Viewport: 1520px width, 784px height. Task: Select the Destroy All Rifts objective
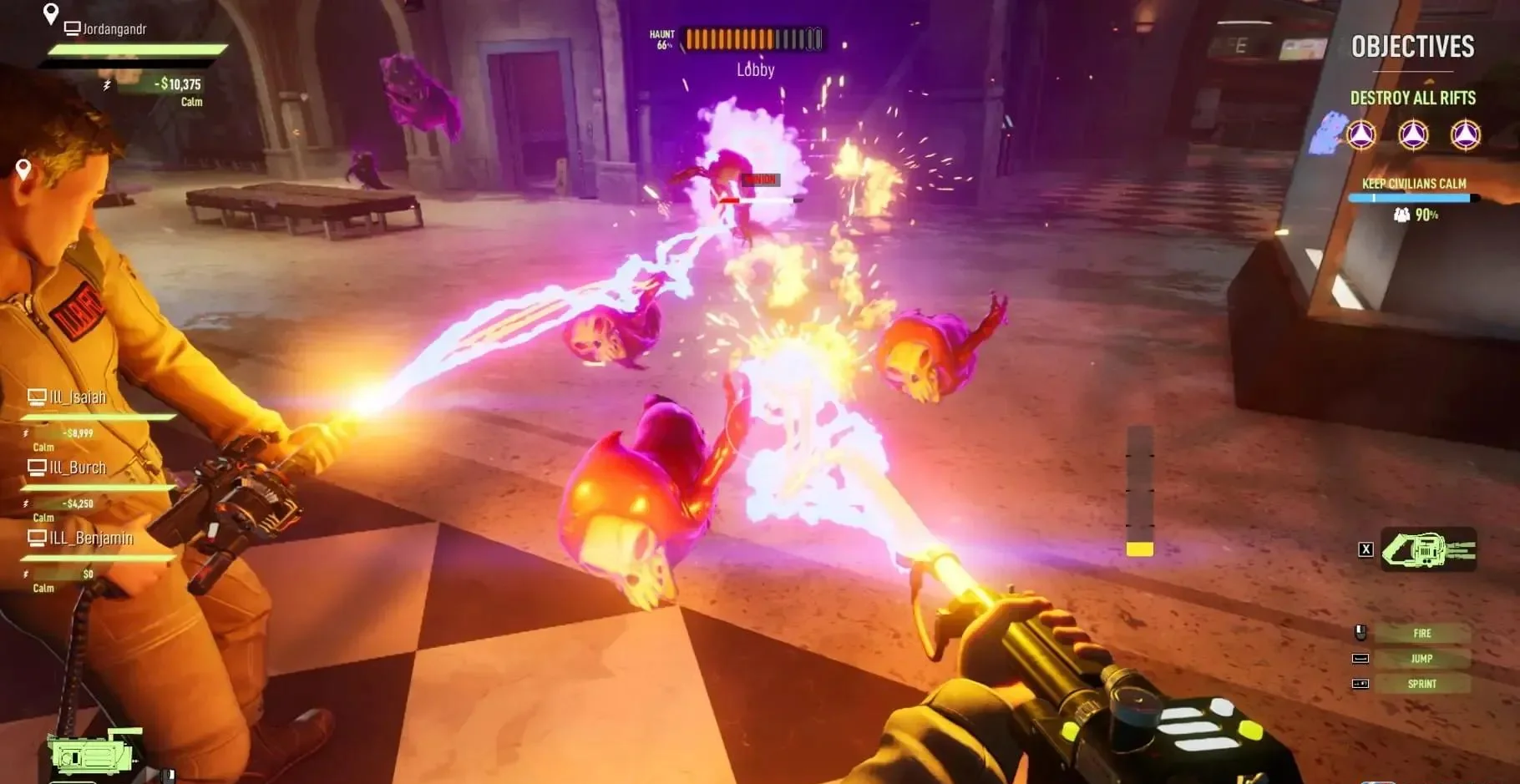[1412, 99]
